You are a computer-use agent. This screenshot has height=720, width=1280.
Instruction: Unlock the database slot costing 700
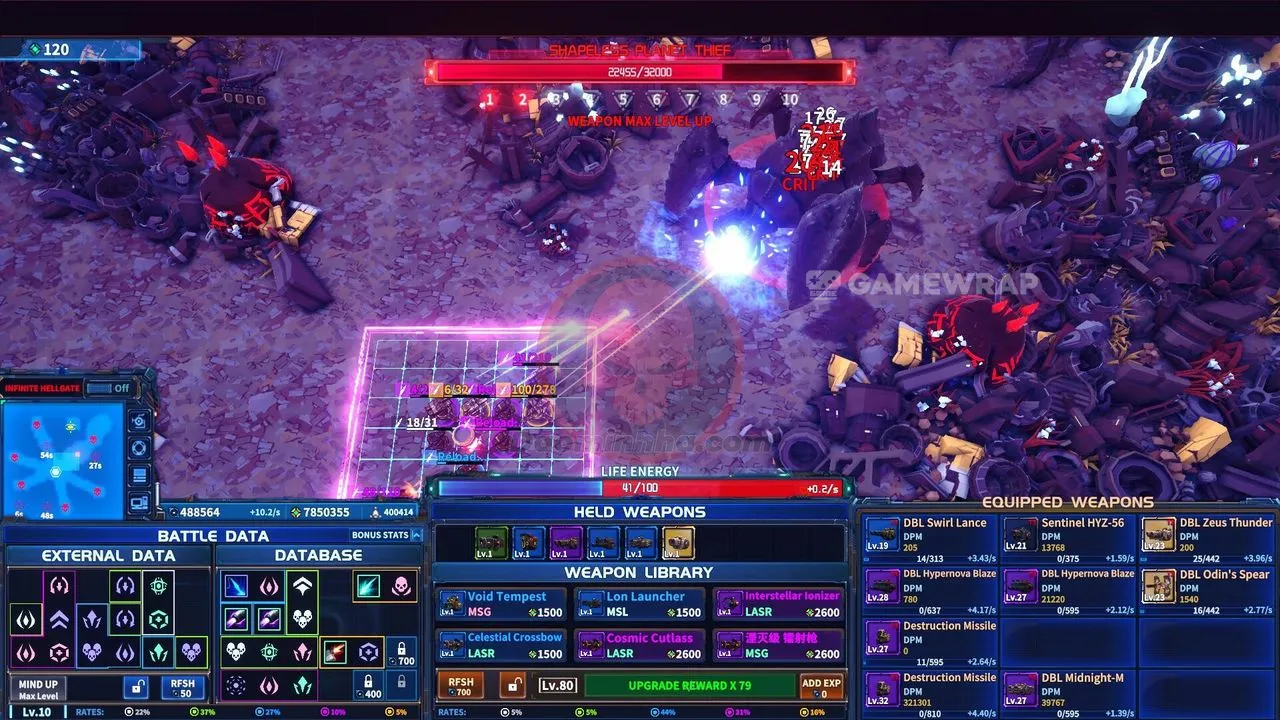point(401,653)
